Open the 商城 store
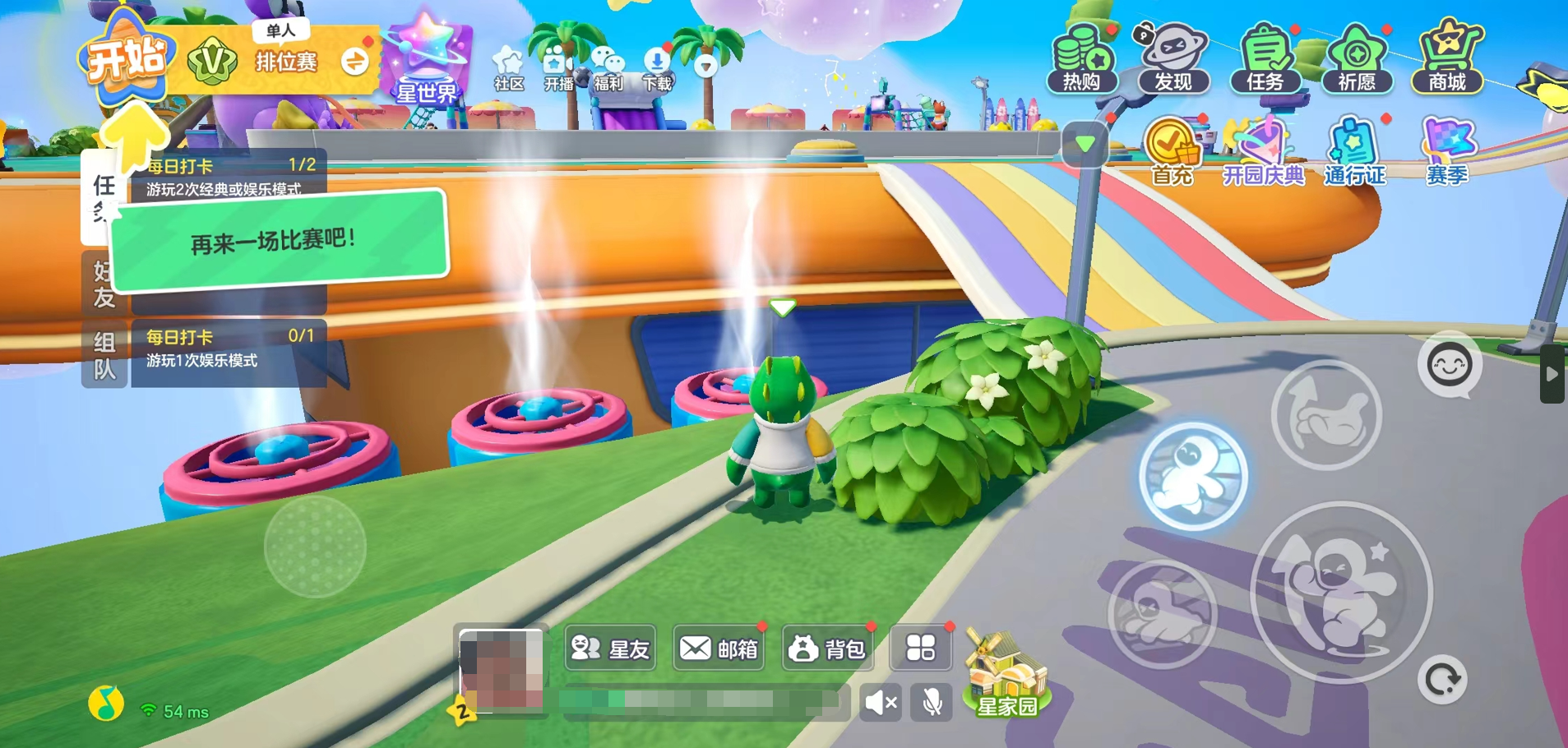The image size is (1568, 748). click(1447, 58)
